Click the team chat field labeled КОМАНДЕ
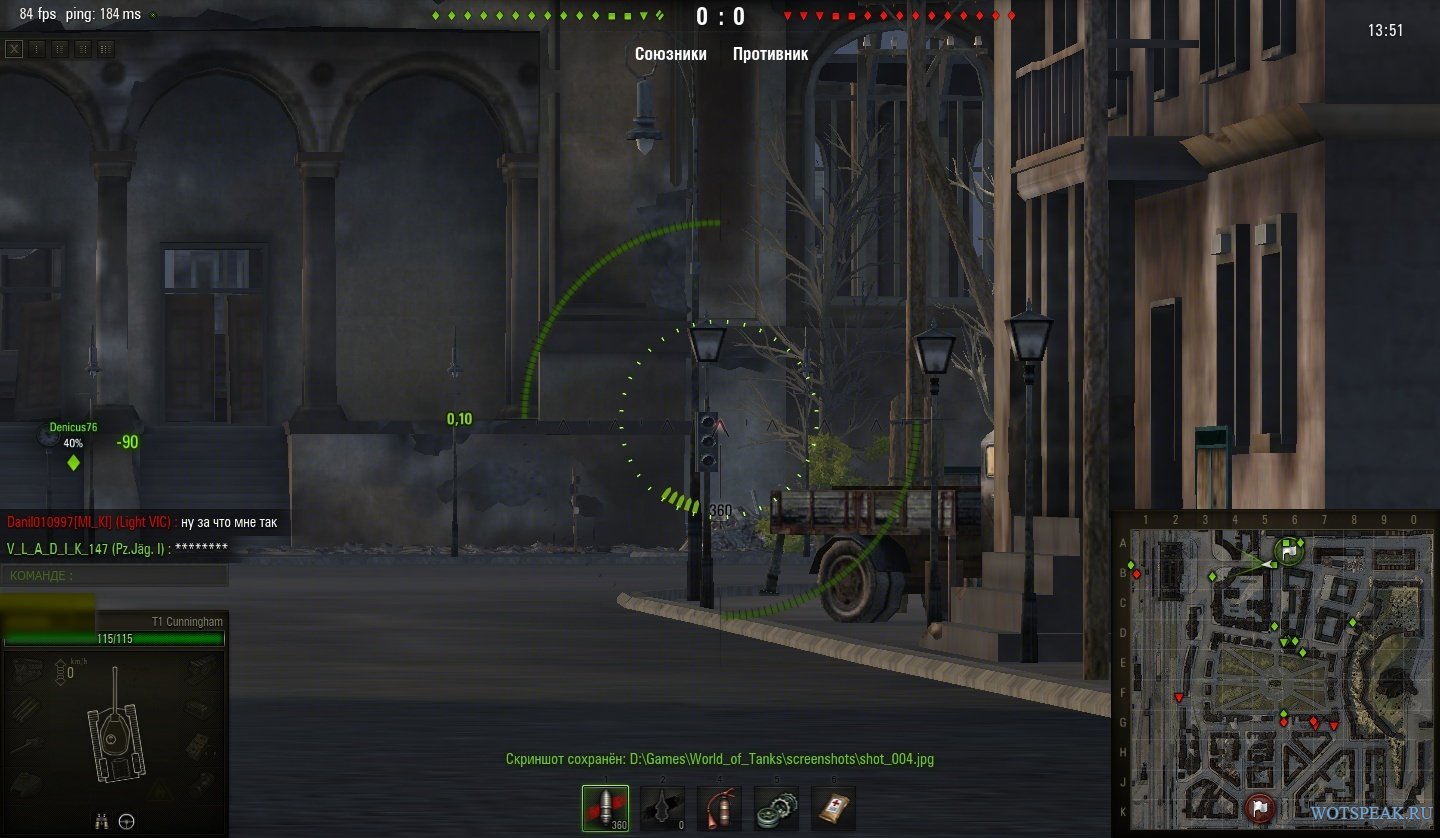 pos(115,576)
